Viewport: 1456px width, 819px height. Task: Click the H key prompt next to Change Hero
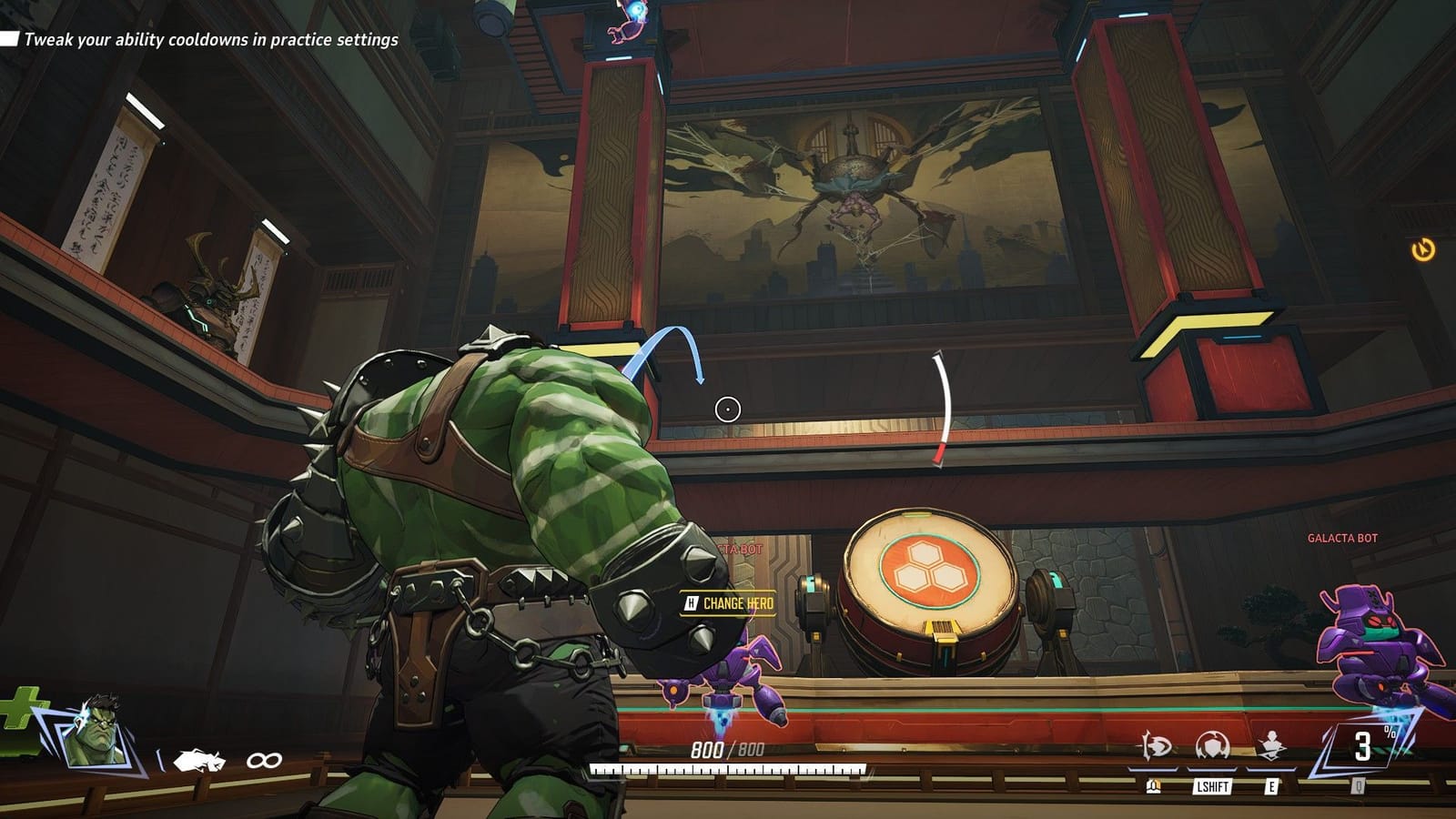693,601
